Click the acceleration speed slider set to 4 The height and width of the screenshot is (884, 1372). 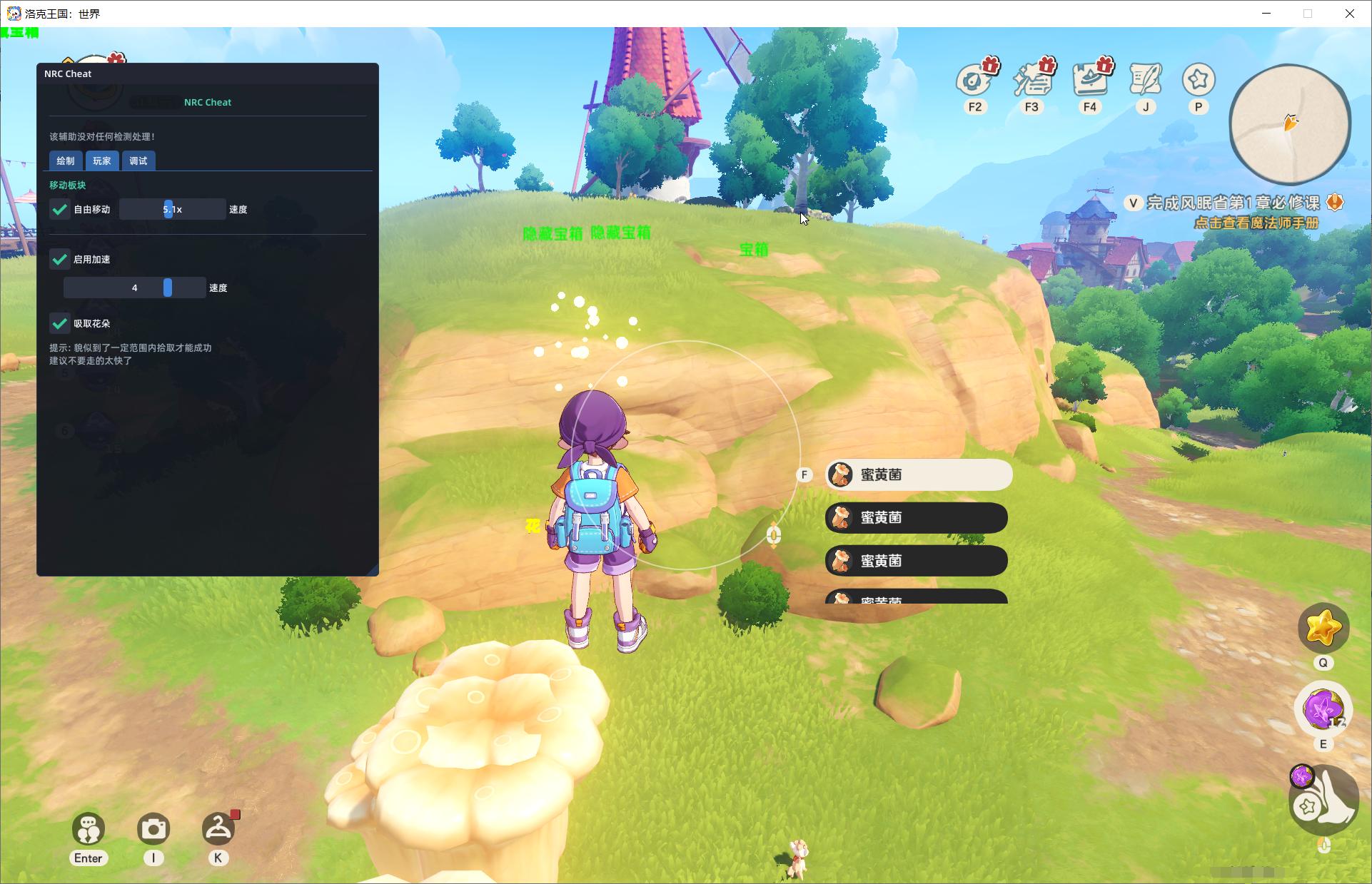pyautogui.click(x=135, y=288)
